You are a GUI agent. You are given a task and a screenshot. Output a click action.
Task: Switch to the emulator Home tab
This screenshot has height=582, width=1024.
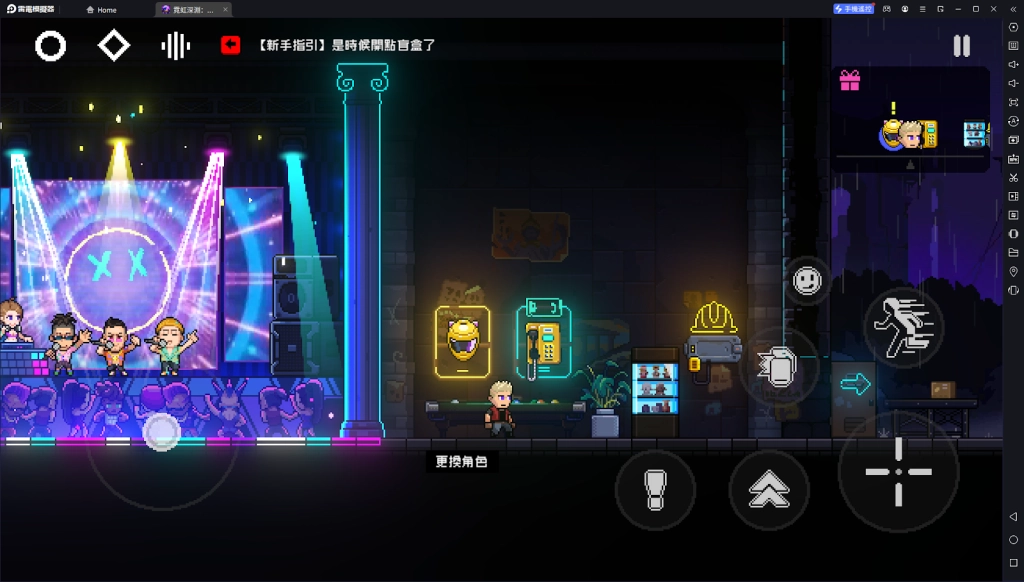click(101, 9)
